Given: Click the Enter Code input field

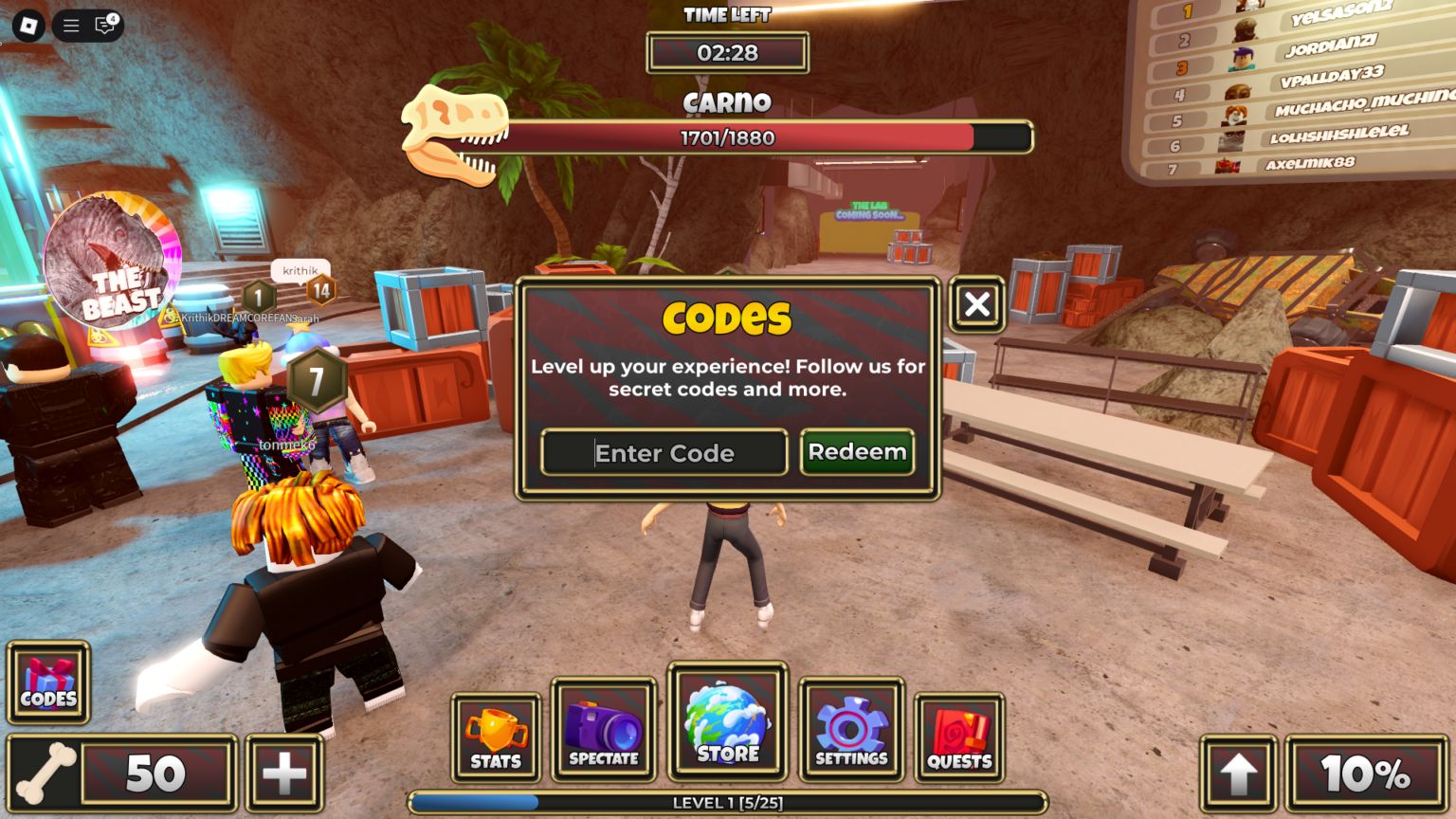Looking at the screenshot, I should point(664,453).
